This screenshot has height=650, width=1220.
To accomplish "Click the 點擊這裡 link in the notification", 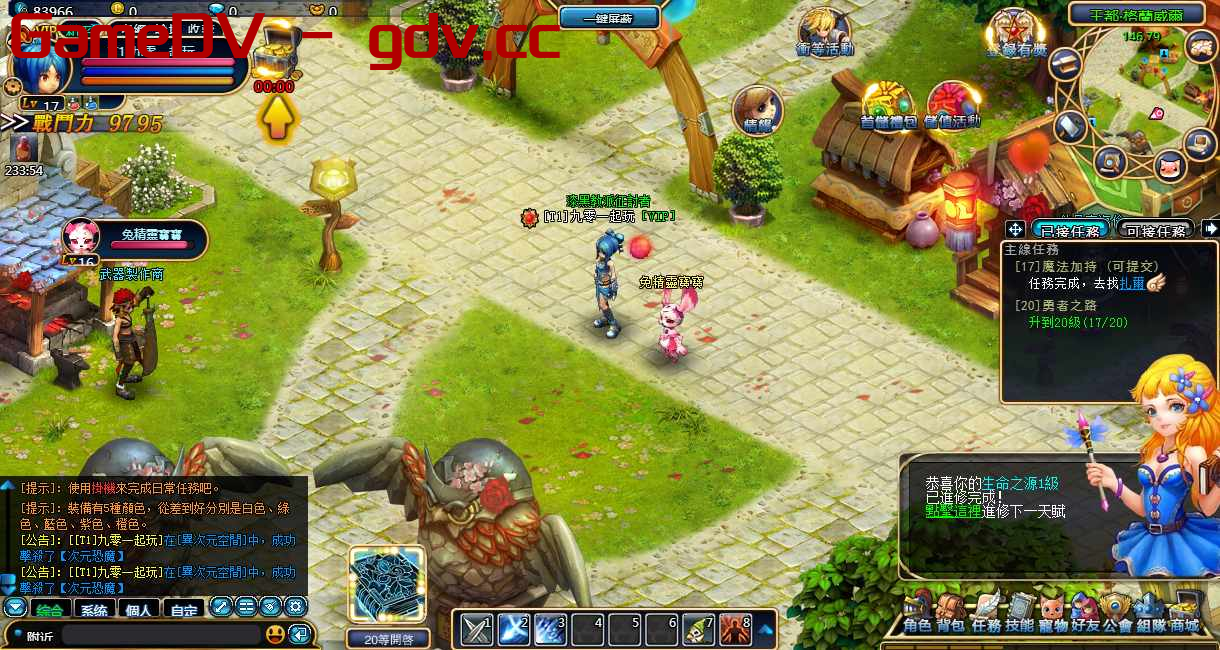I will [x=952, y=511].
